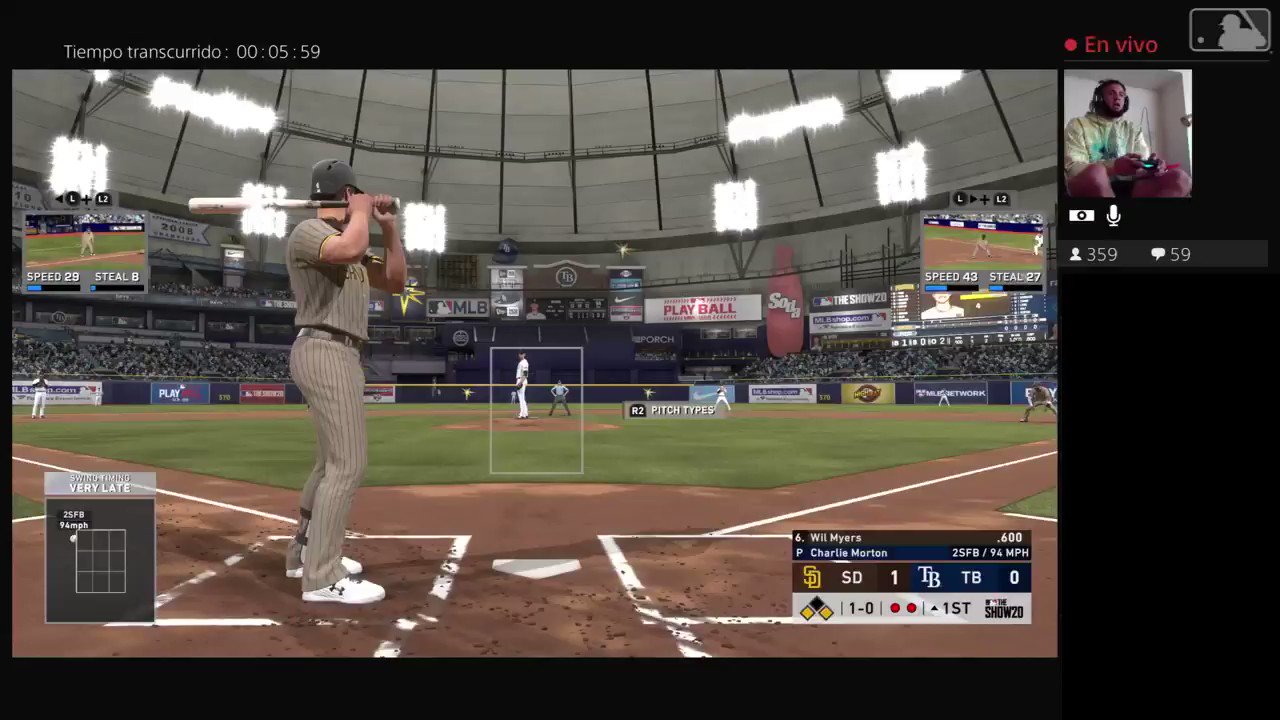Click the broadcast camera icon under the webcam
The height and width of the screenshot is (720, 1280).
pos(1081,215)
